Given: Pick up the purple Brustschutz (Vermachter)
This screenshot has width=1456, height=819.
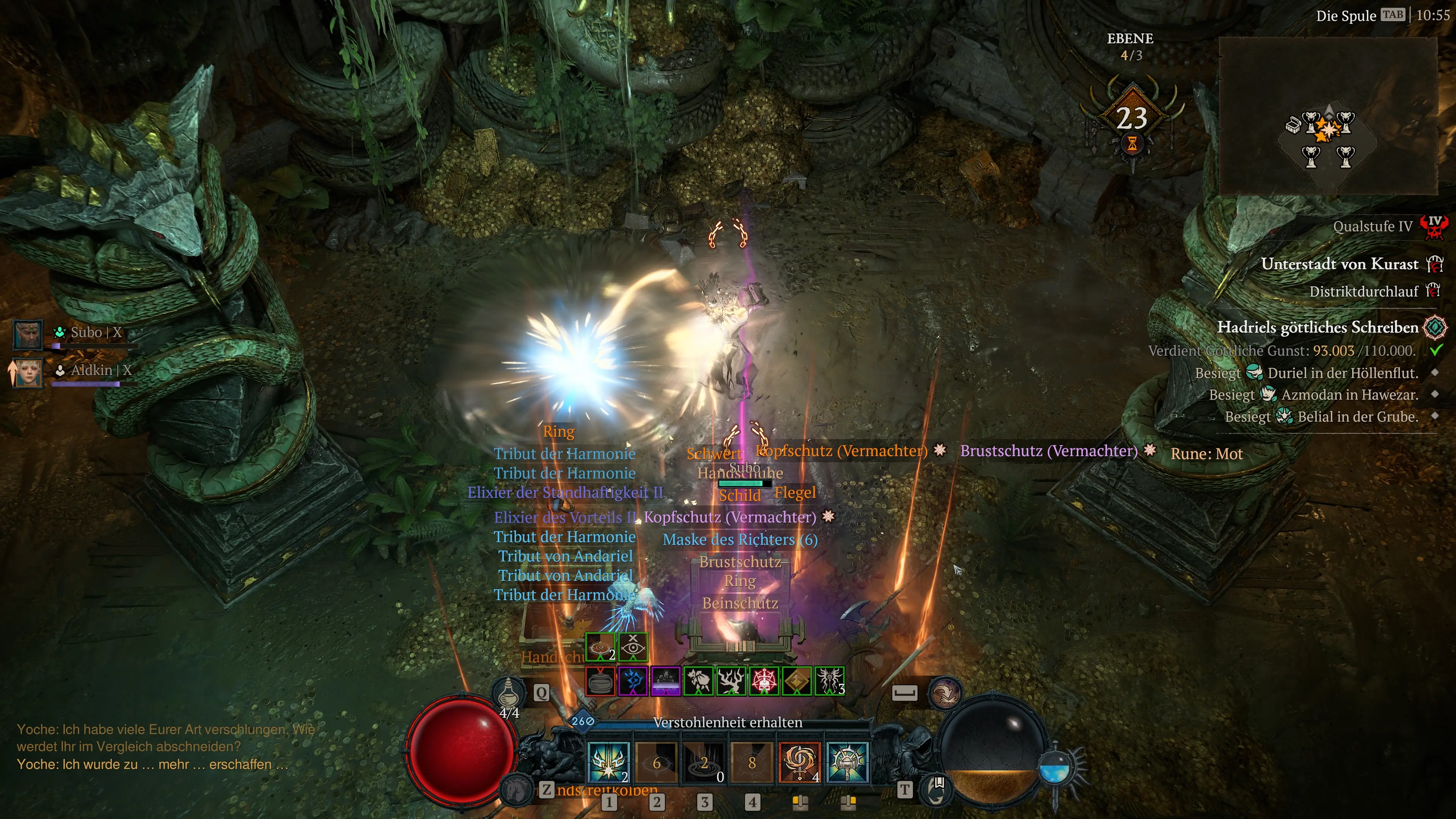Looking at the screenshot, I should tap(1048, 451).
